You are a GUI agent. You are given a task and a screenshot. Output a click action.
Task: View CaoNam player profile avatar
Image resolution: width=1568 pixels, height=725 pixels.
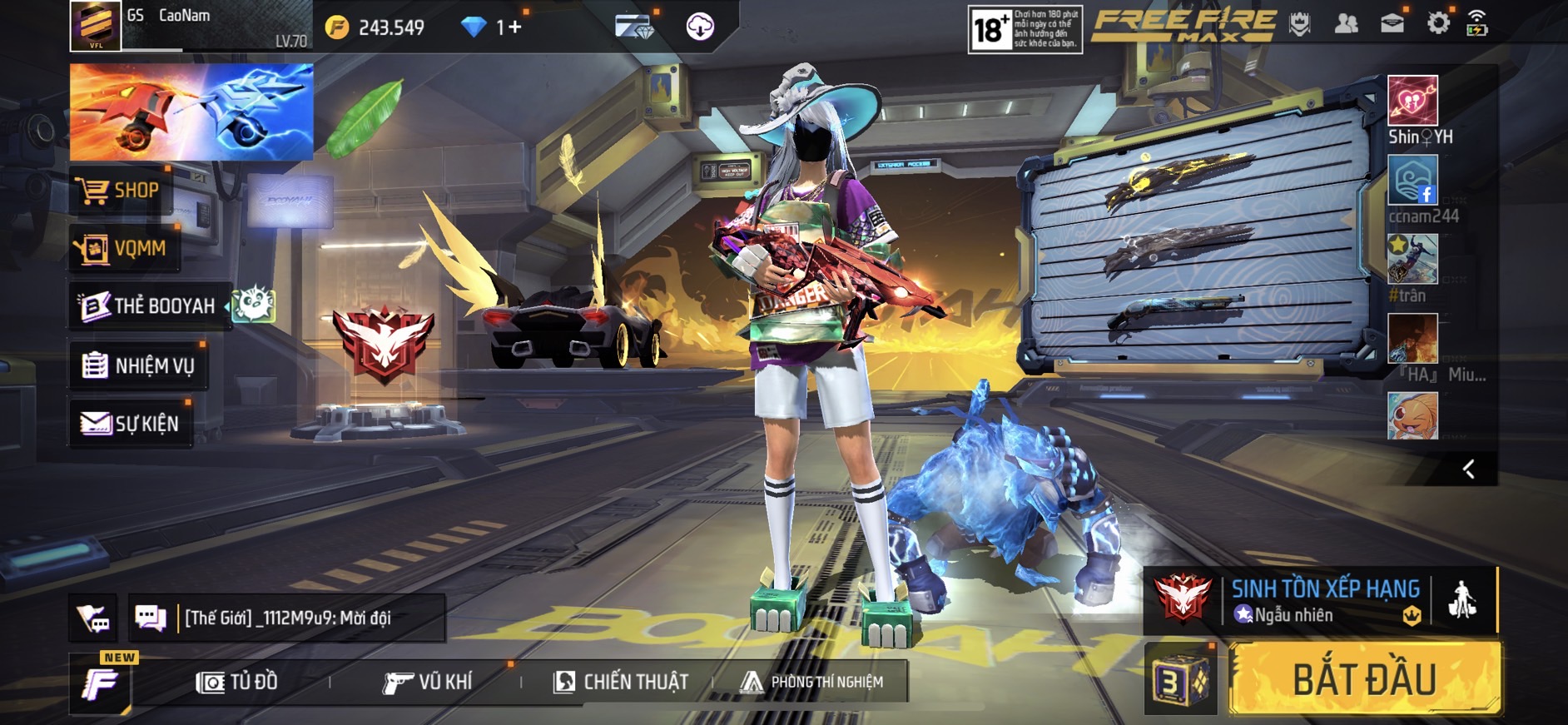coord(96,26)
